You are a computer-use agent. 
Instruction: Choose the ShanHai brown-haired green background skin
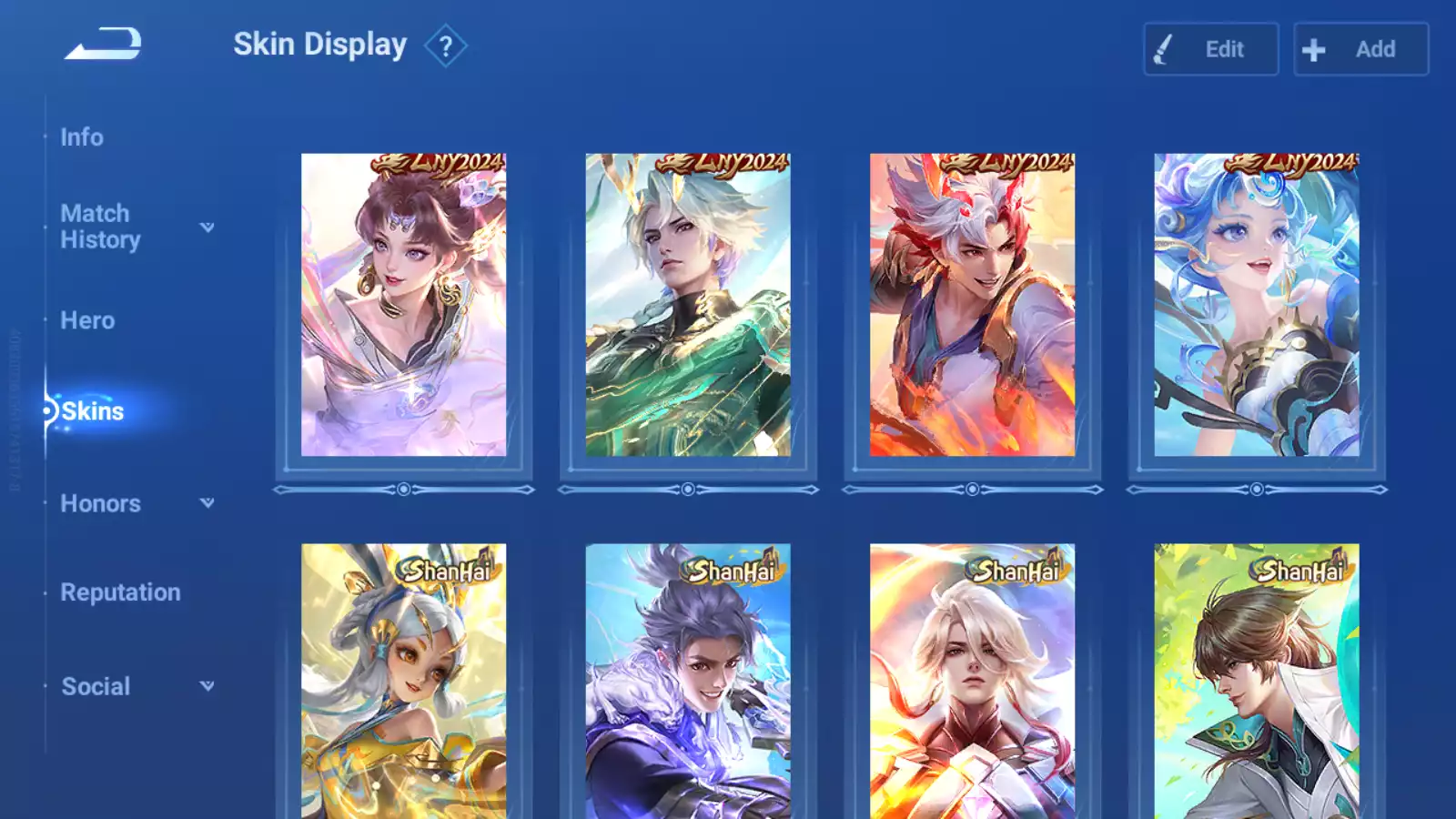point(1257,681)
